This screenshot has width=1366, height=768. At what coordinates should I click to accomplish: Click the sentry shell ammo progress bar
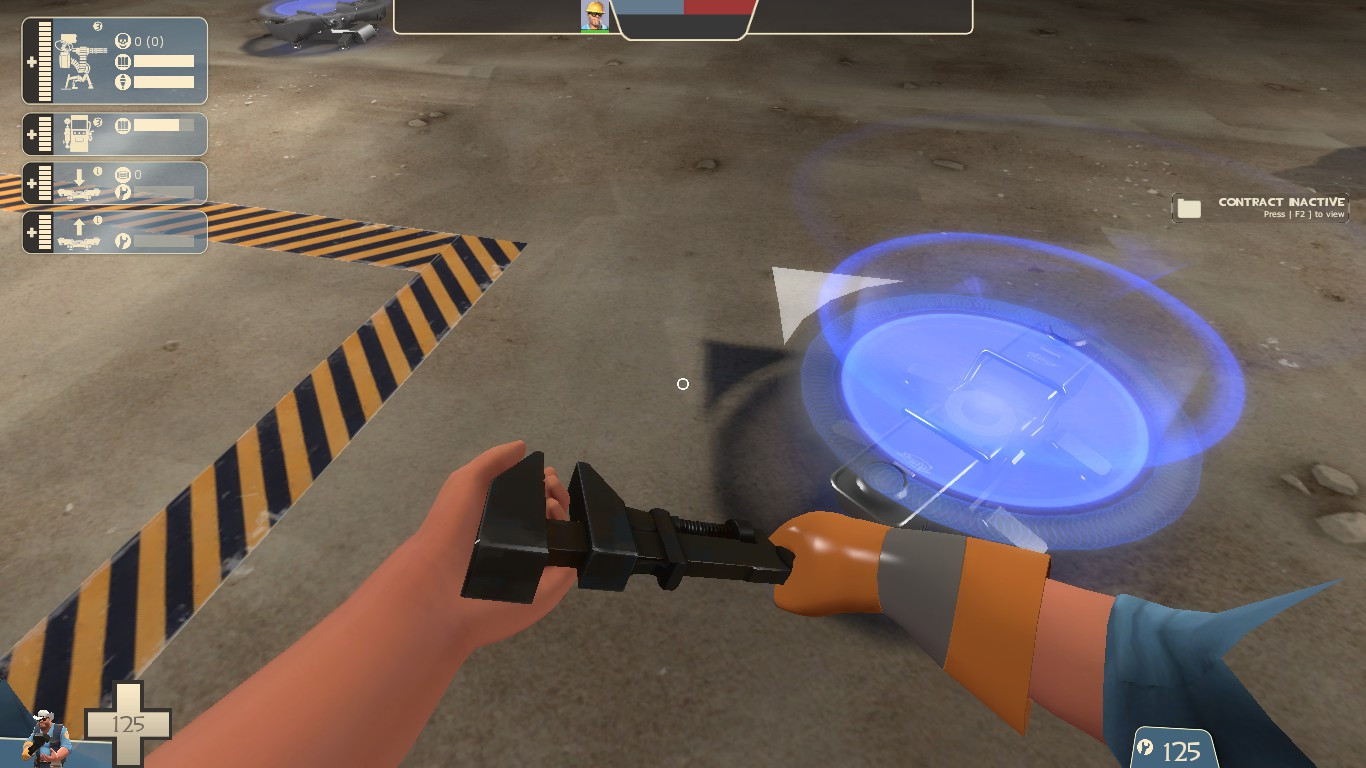click(x=164, y=61)
